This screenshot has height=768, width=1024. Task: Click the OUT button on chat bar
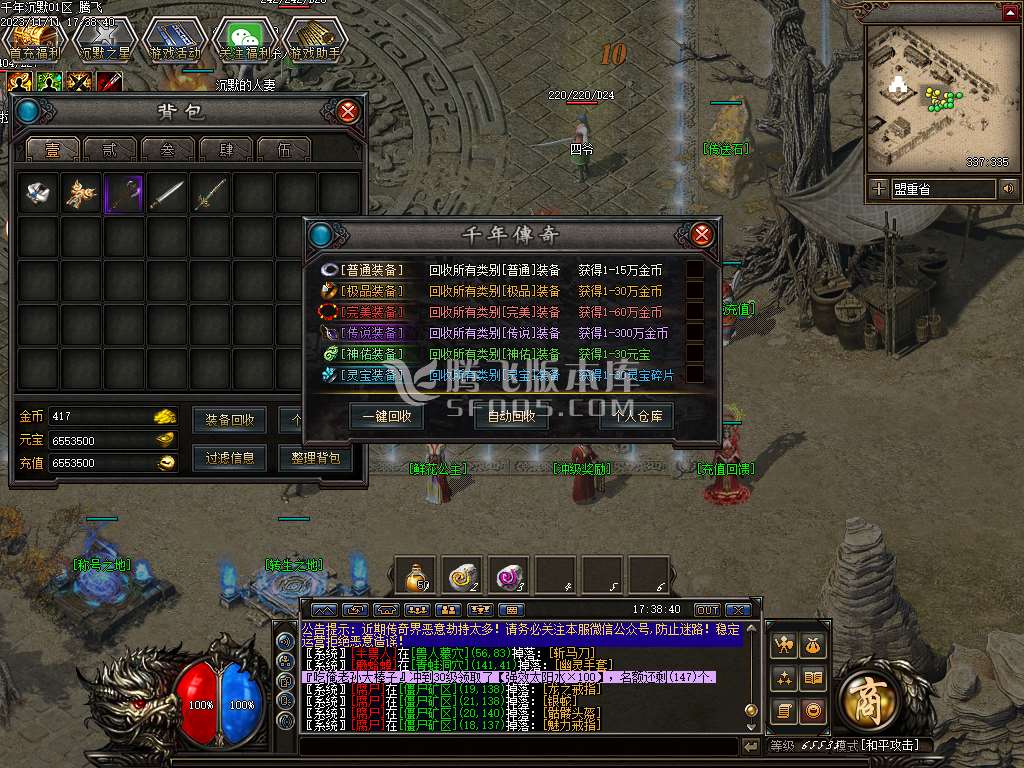707,609
